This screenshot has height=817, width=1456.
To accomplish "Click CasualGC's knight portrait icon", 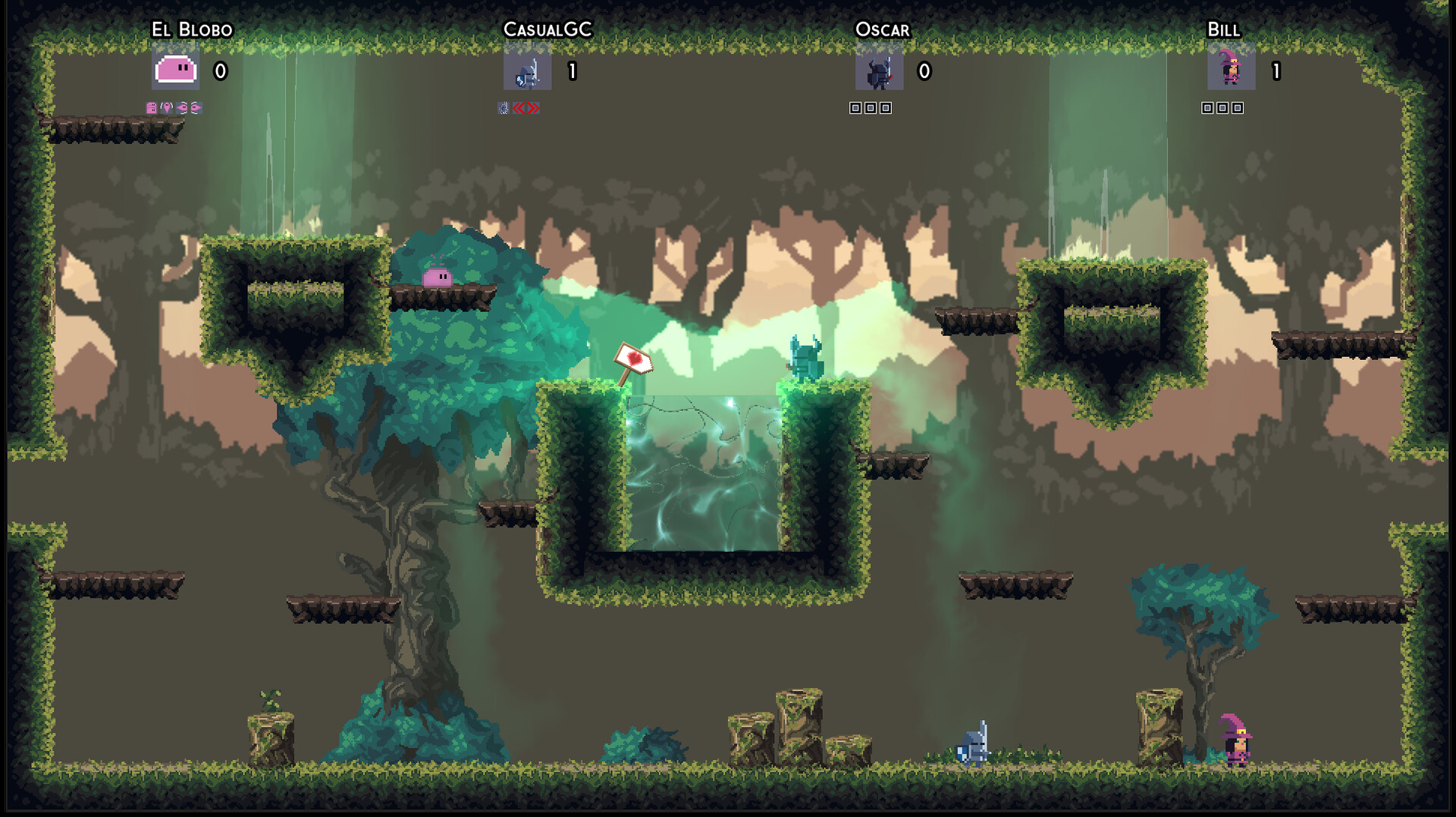I will click(526, 72).
